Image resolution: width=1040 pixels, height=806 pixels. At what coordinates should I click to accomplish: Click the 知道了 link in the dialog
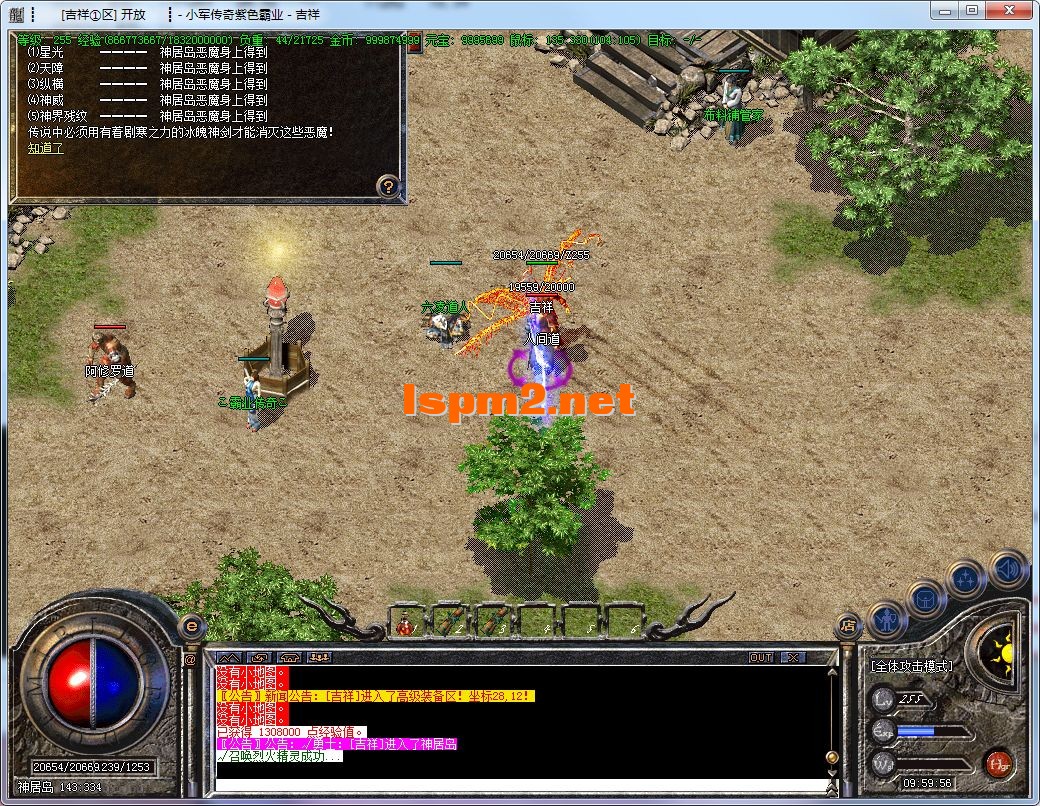pyautogui.click(x=45, y=148)
